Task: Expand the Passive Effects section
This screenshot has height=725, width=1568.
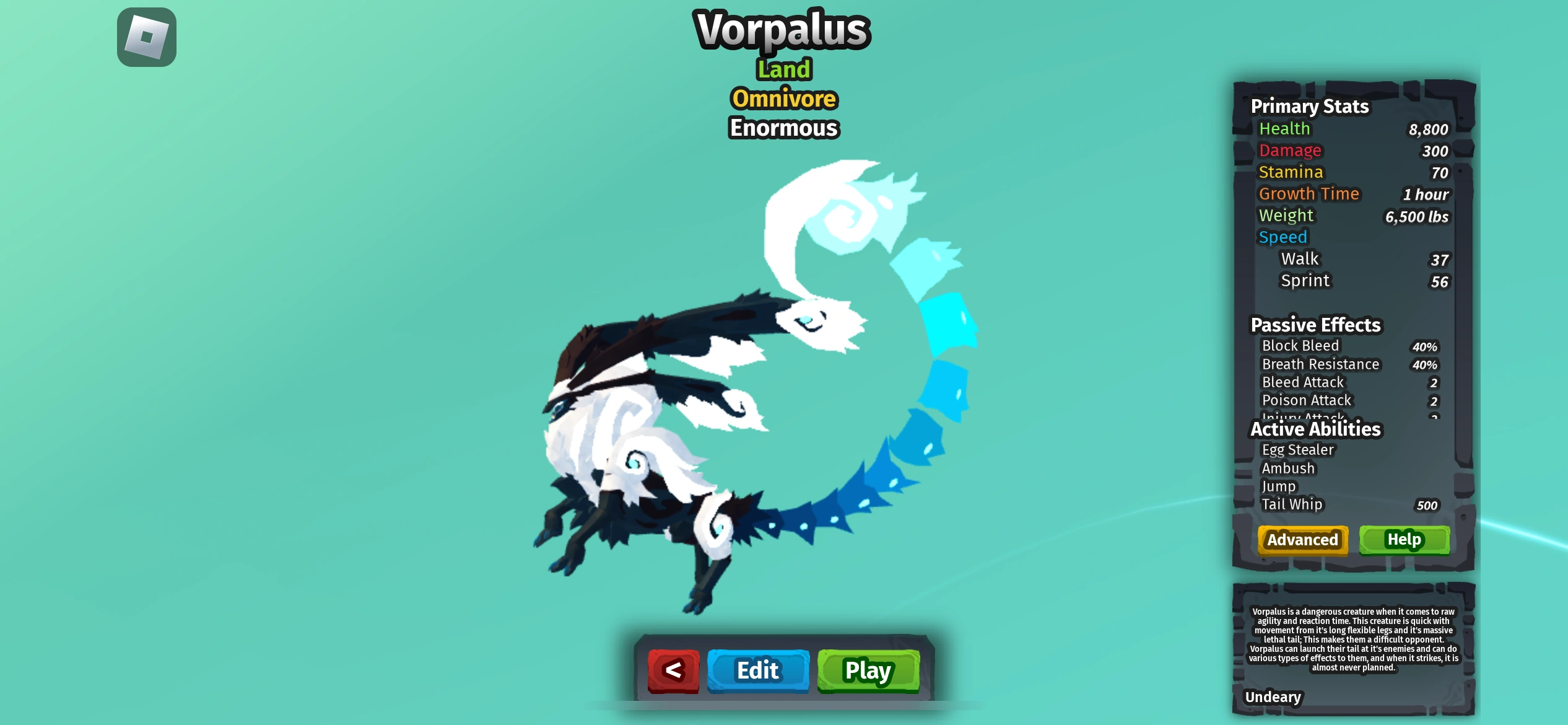Action: click(x=1316, y=325)
